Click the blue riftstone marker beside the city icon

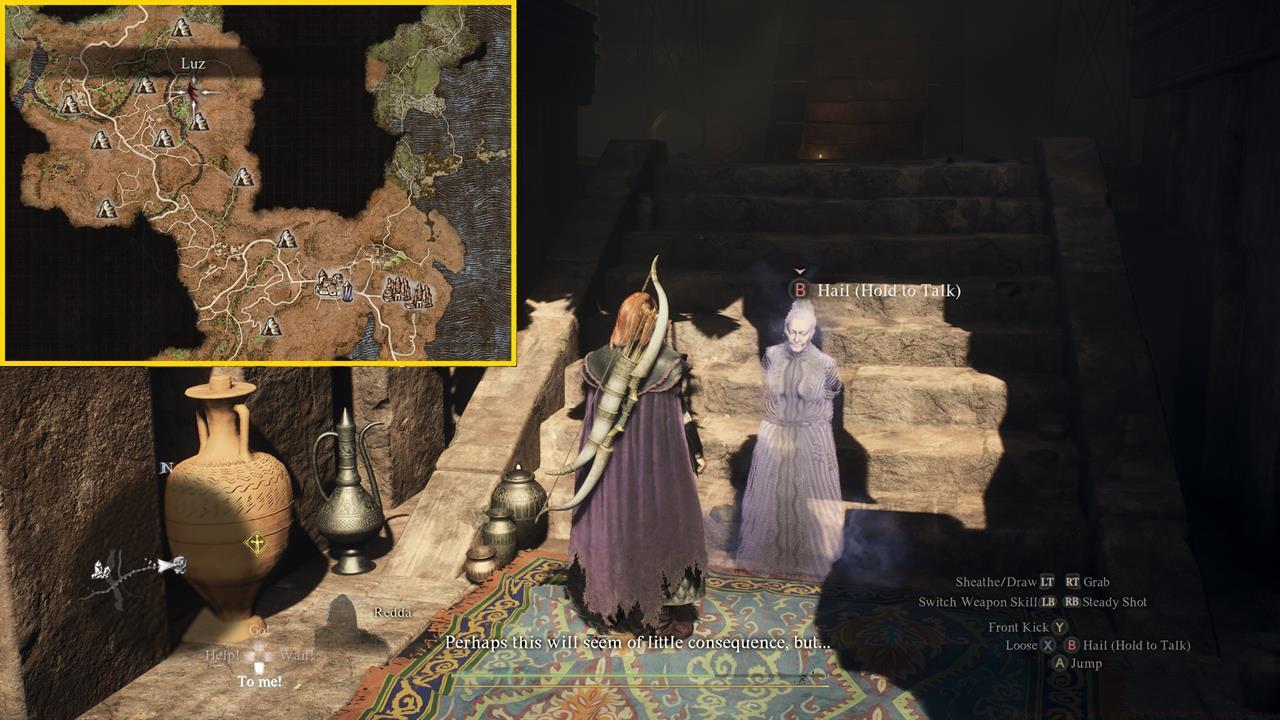point(347,292)
